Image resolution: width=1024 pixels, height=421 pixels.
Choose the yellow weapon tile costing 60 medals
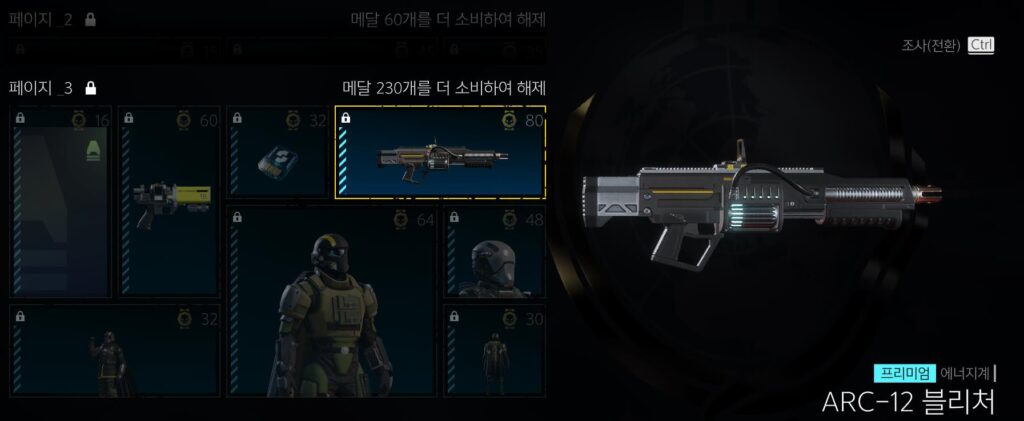point(169,202)
